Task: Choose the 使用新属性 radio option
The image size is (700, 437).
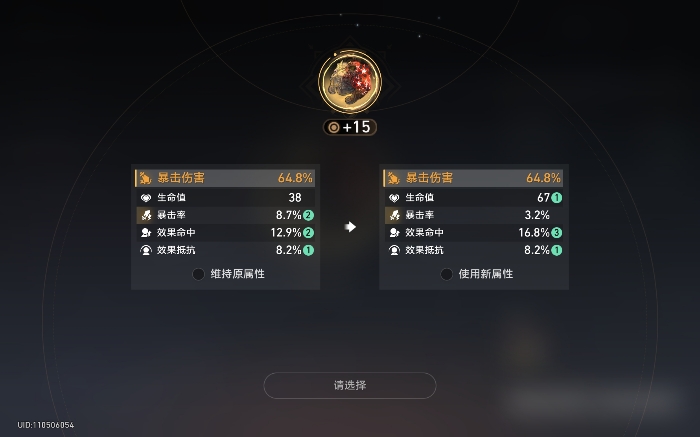Action: coord(447,274)
